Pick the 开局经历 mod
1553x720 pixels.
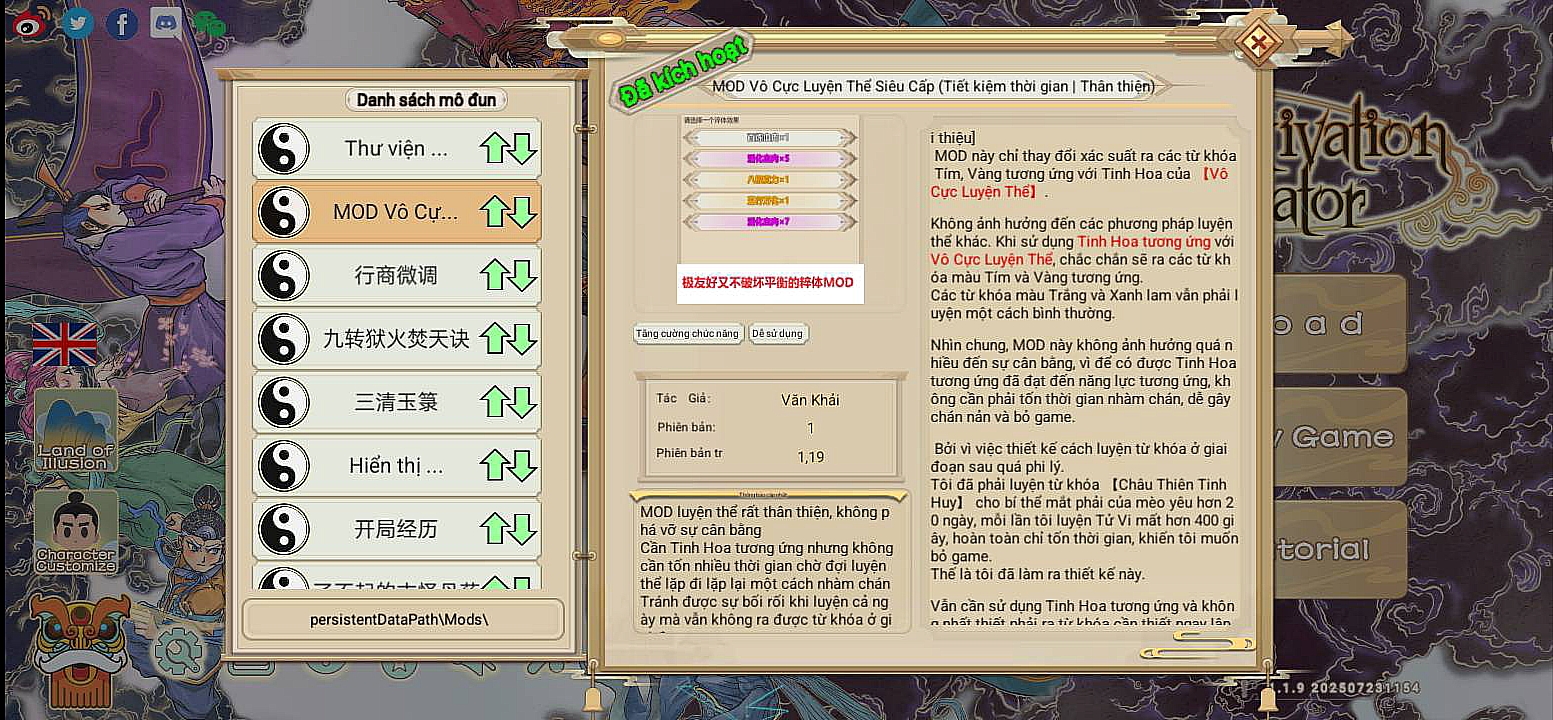coord(396,529)
